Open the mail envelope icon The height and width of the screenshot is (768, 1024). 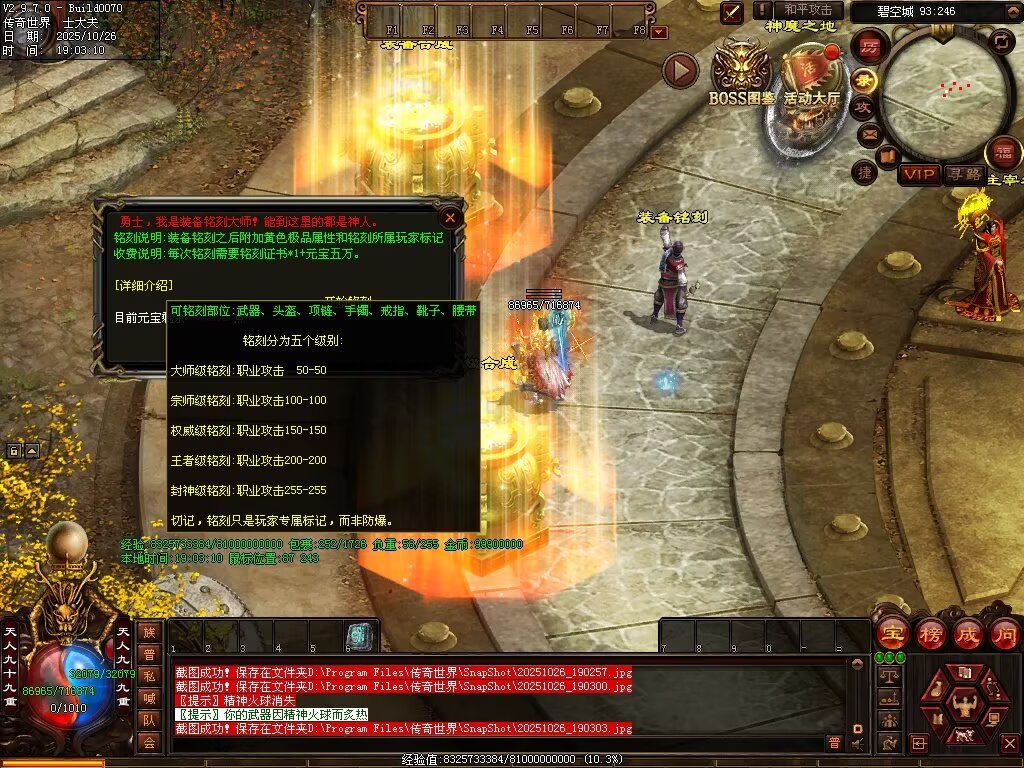pyautogui.click(x=868, y=133)
